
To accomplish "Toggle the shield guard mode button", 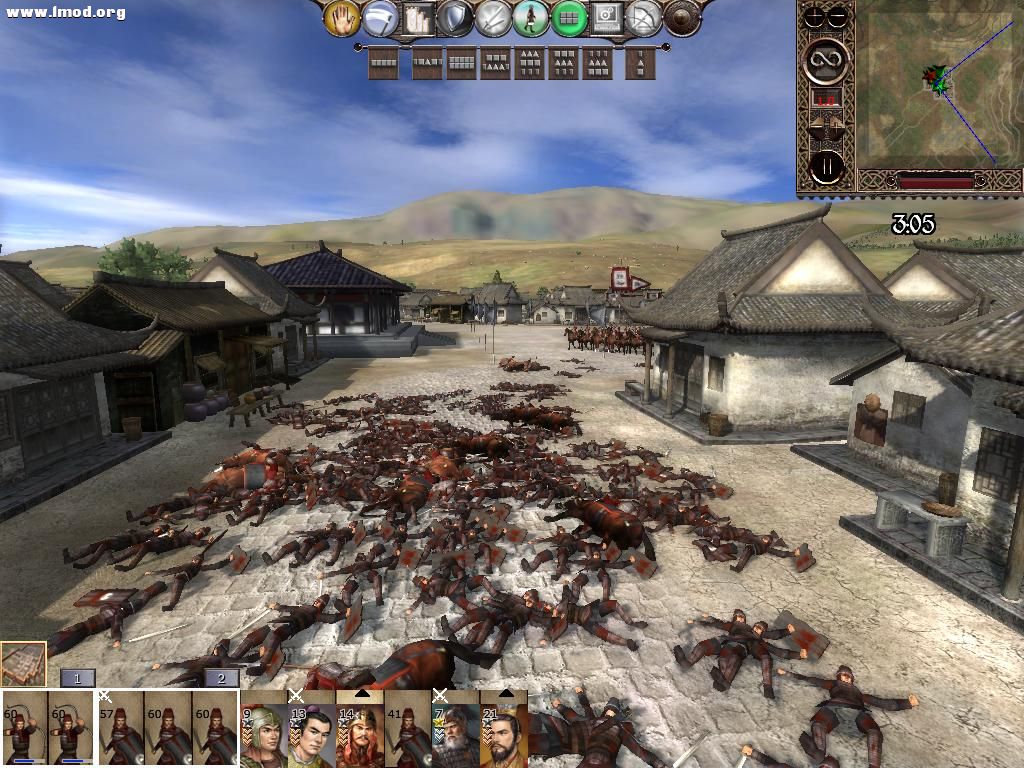I will pyautogui.click(x=455, y=17).
